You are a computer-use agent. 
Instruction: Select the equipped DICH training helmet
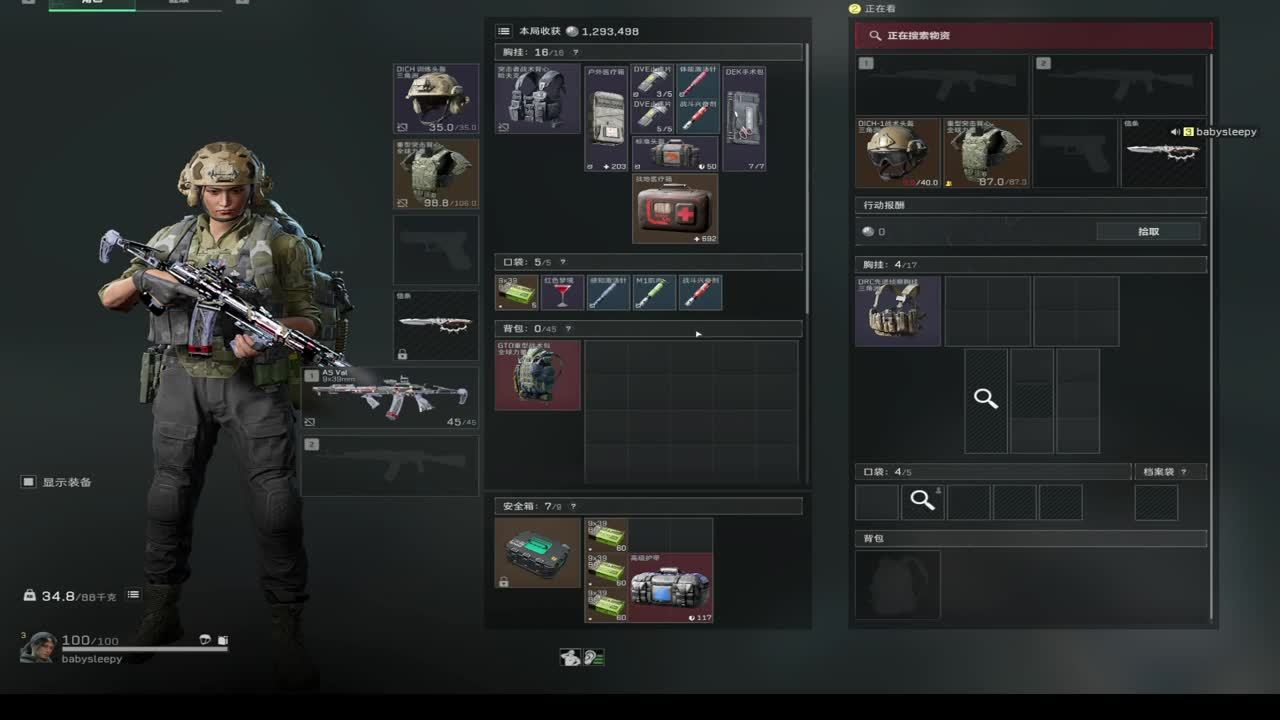436,99
